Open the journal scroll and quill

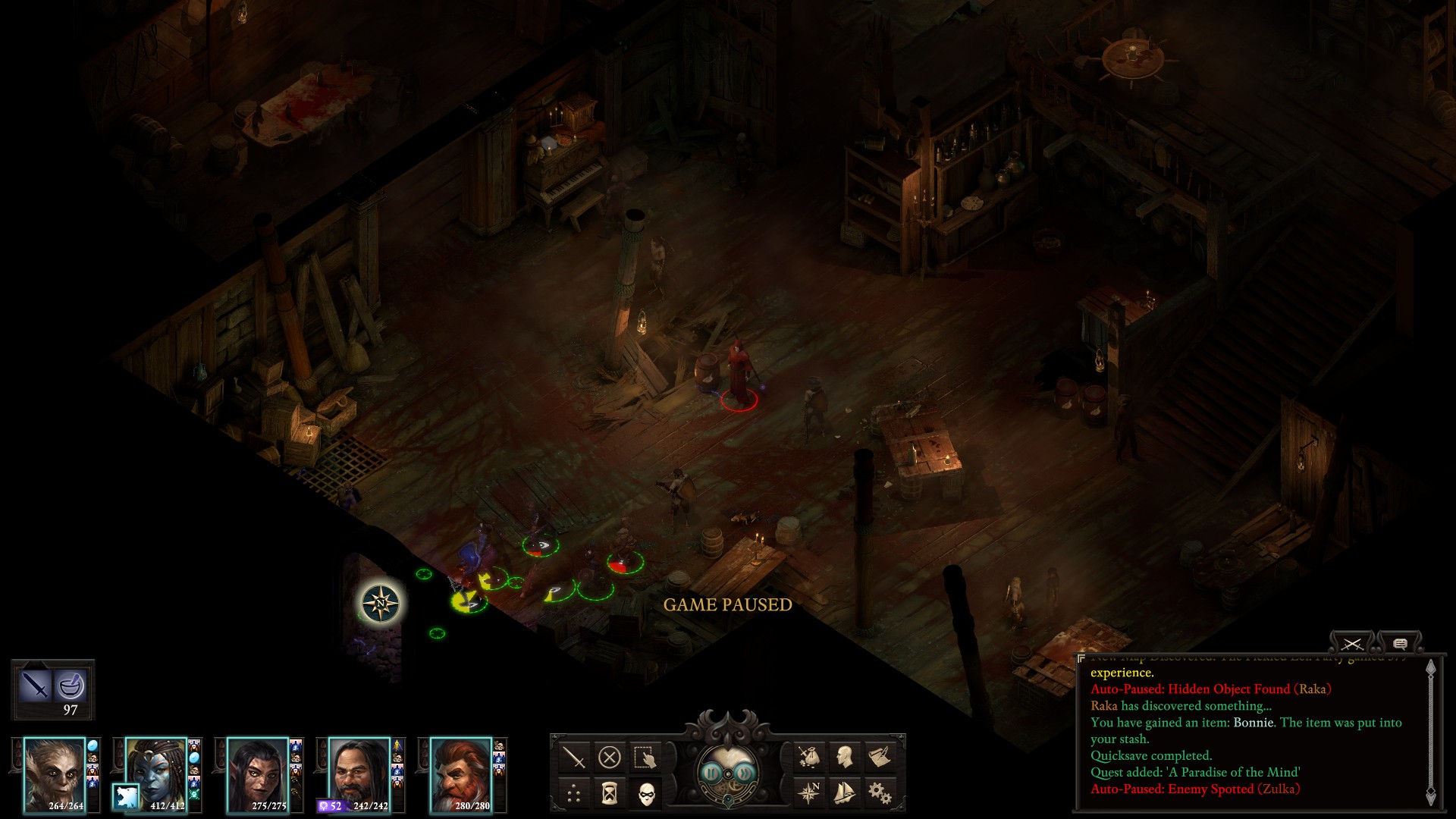click(880, 757)
